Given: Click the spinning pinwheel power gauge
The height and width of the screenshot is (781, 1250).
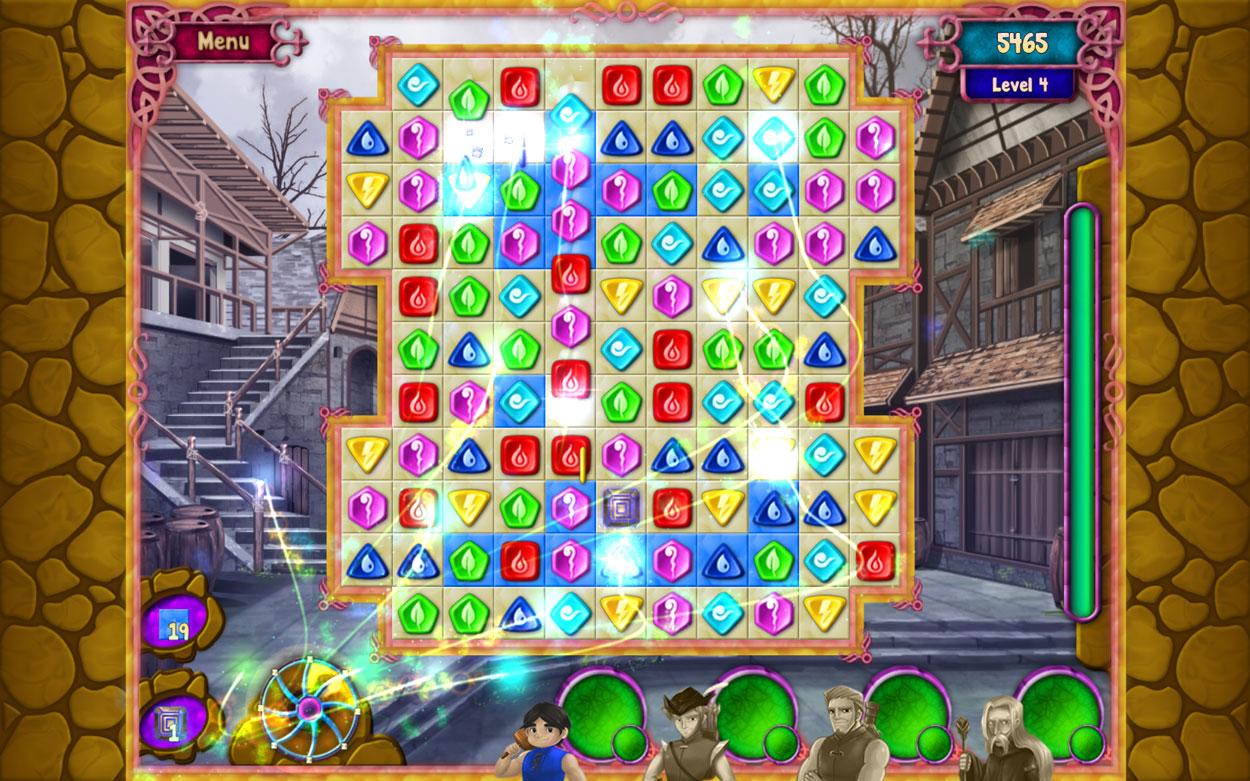Looking at the screenshot, I should tap(310, 707).
